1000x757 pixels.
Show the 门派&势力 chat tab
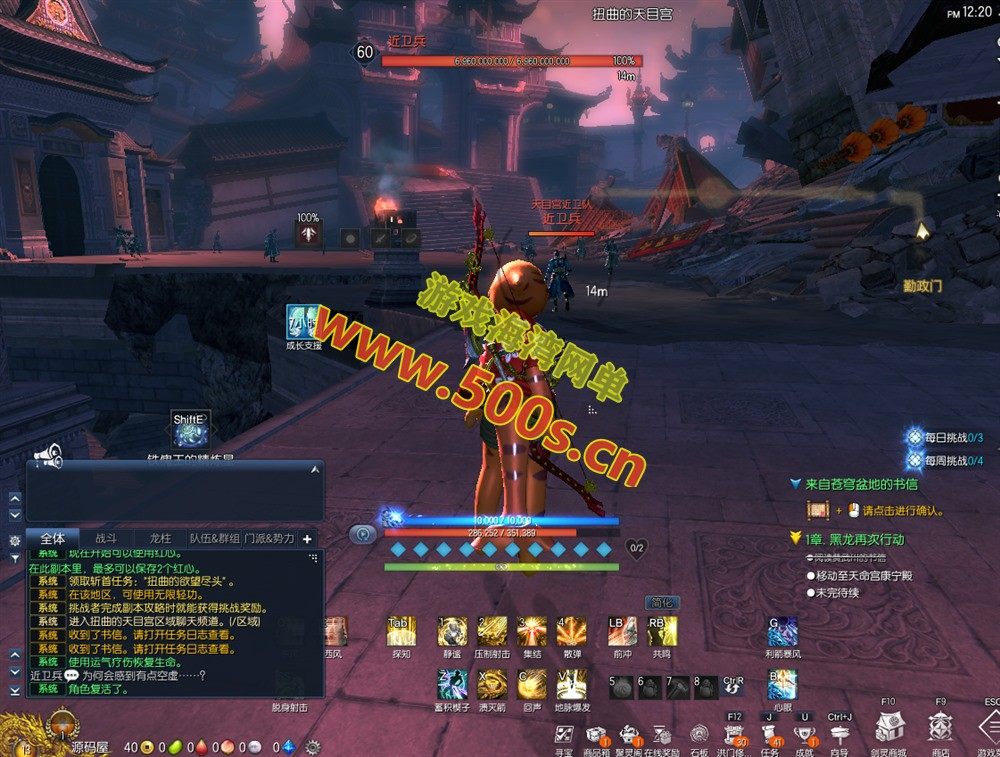tap(269, 538)
